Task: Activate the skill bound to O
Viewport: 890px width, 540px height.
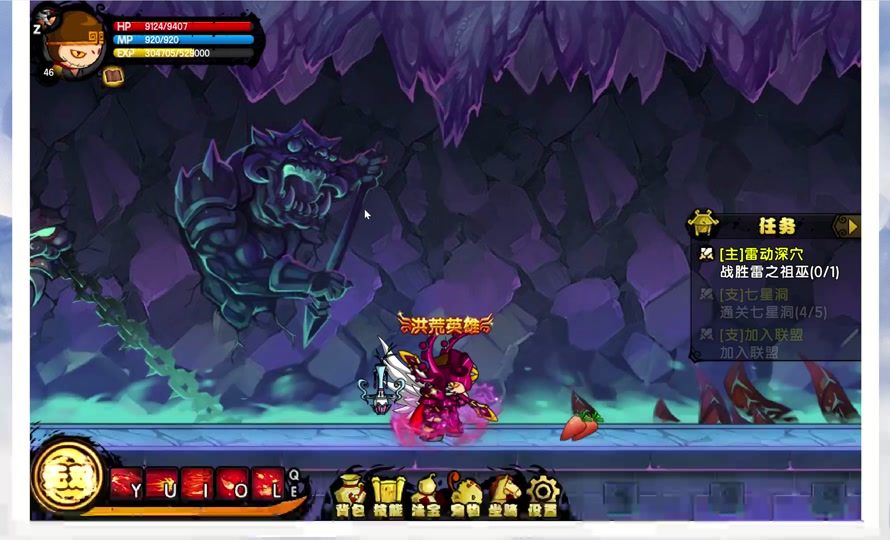Action: tap(232, 484)
